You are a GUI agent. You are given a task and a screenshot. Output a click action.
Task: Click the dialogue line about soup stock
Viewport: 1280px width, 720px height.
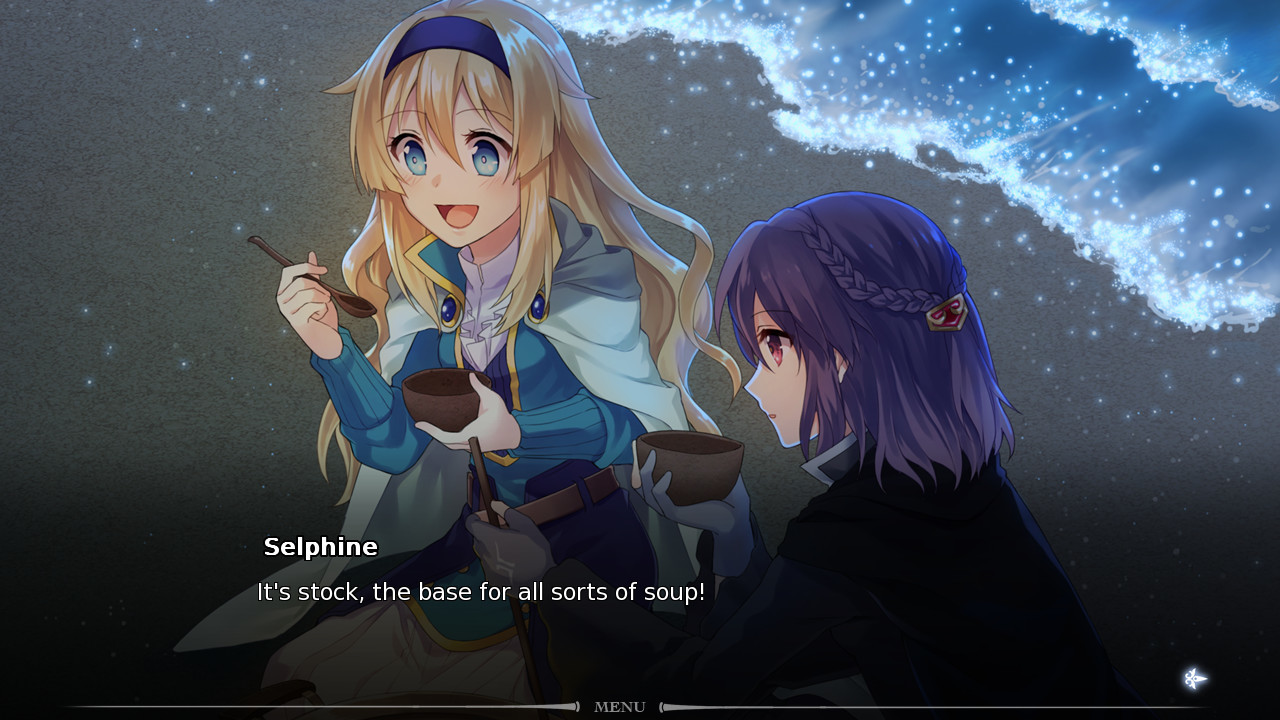click(480, 592)
